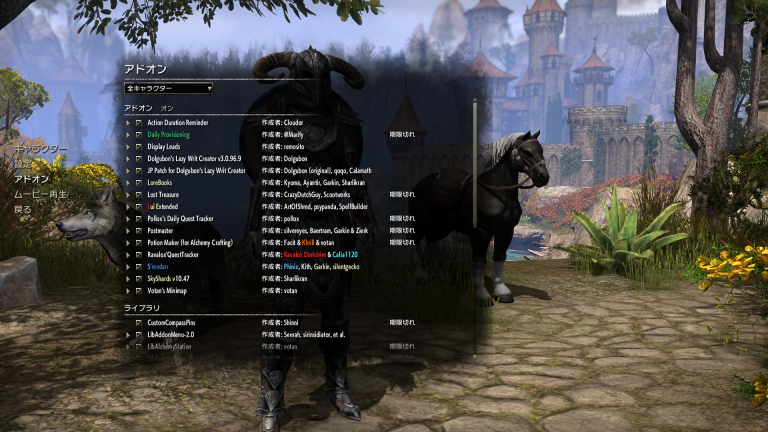Disable the Daily Provisioning addon checkbox
Screen dimensions: 768x432
click(139, 135)
